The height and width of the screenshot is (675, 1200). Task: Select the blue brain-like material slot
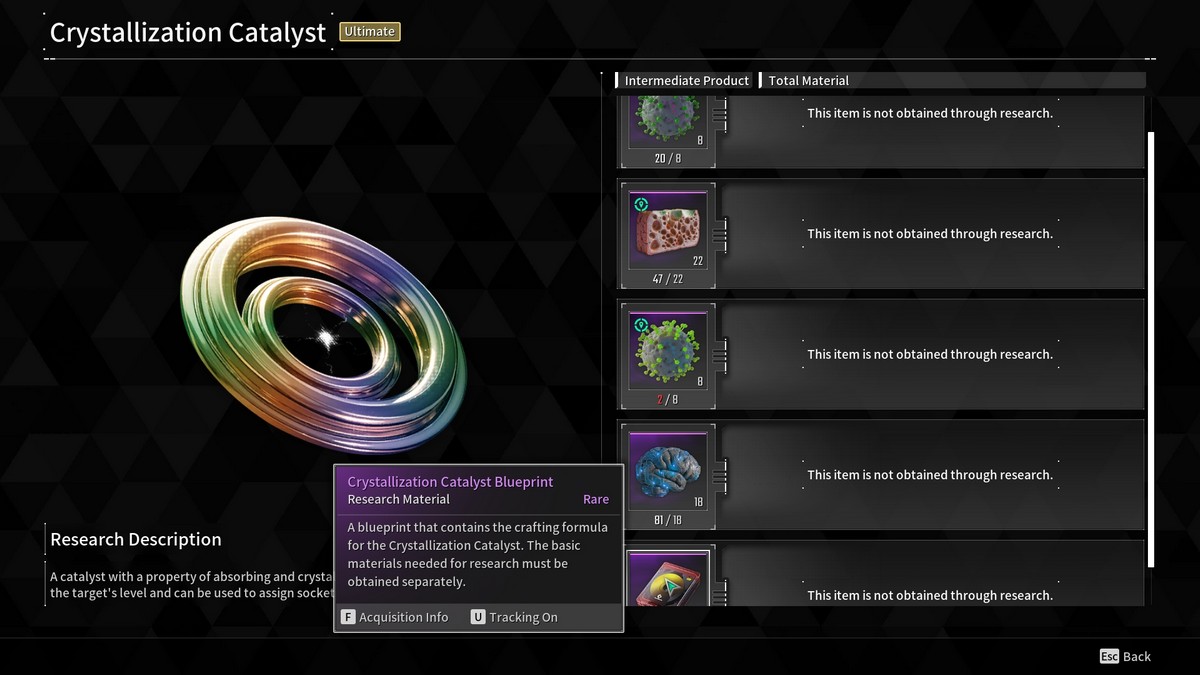667,472
